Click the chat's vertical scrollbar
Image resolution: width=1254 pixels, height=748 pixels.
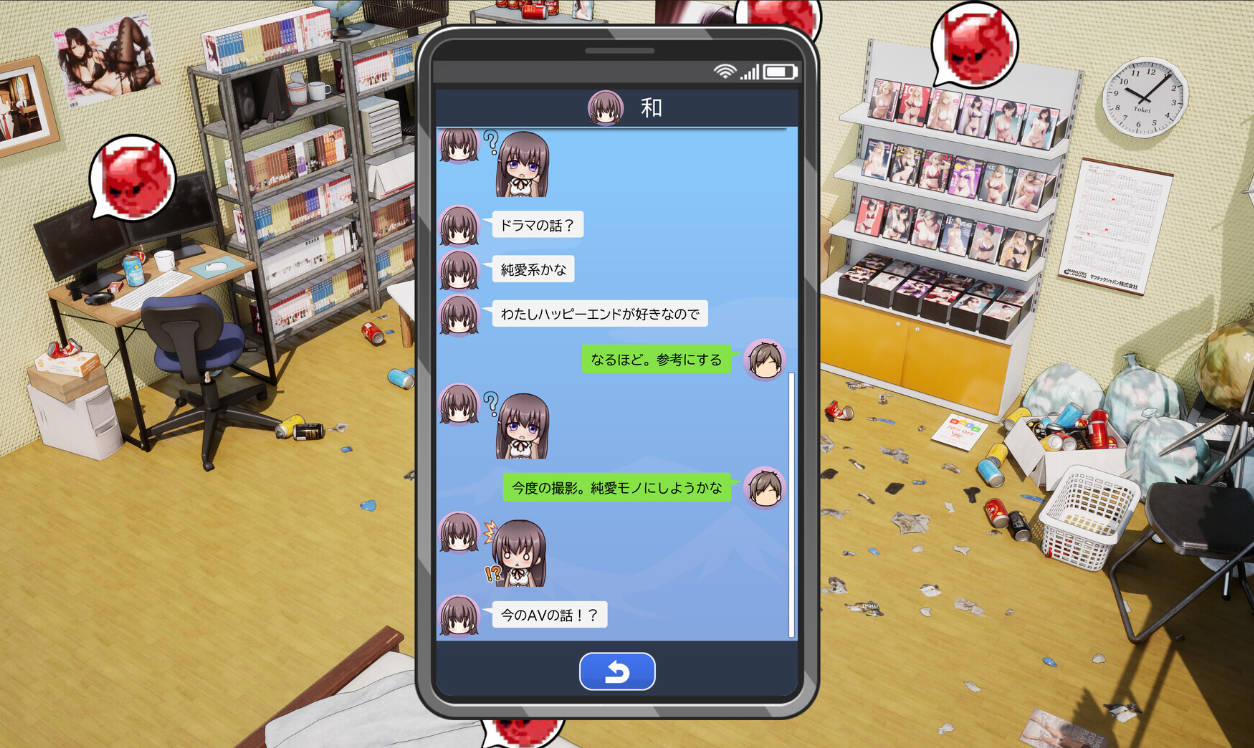[x=791, y=504]
